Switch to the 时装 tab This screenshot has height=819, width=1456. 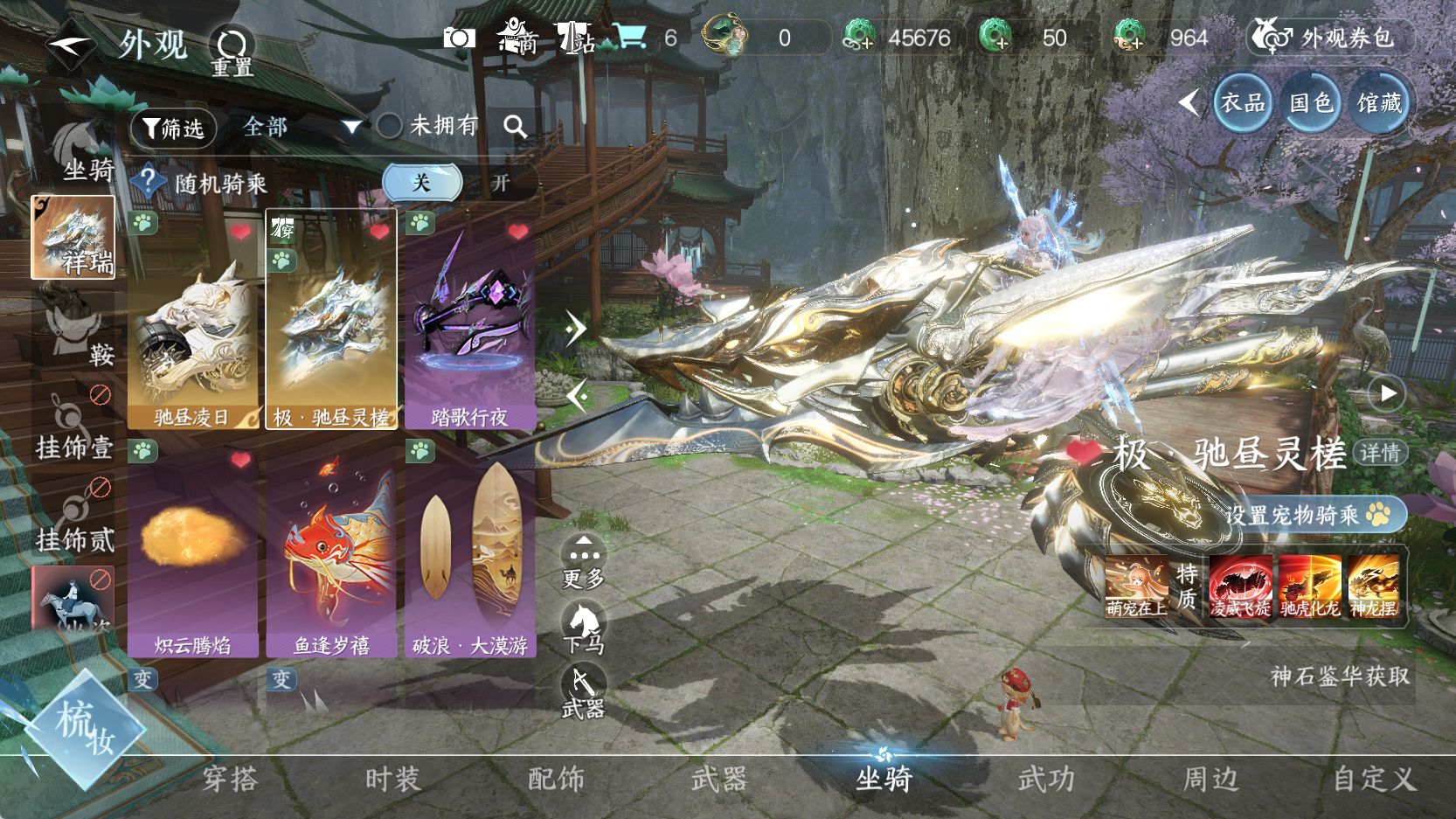[x=392, y=778]
